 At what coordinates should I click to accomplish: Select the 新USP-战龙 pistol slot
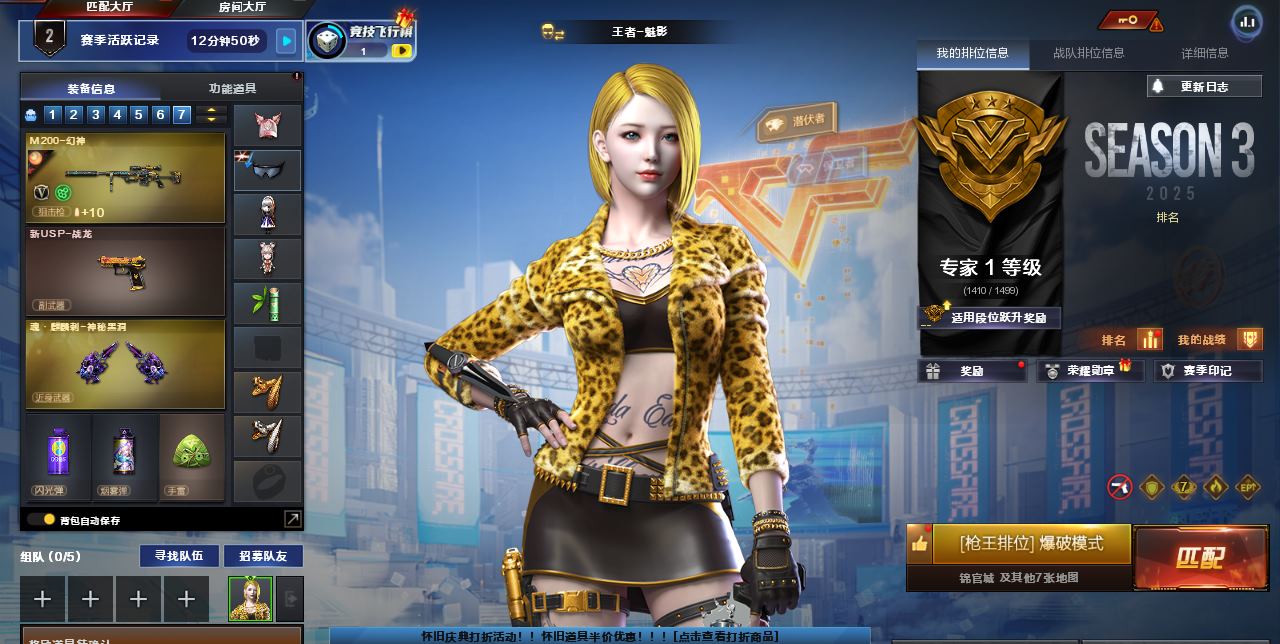[125, 271]
